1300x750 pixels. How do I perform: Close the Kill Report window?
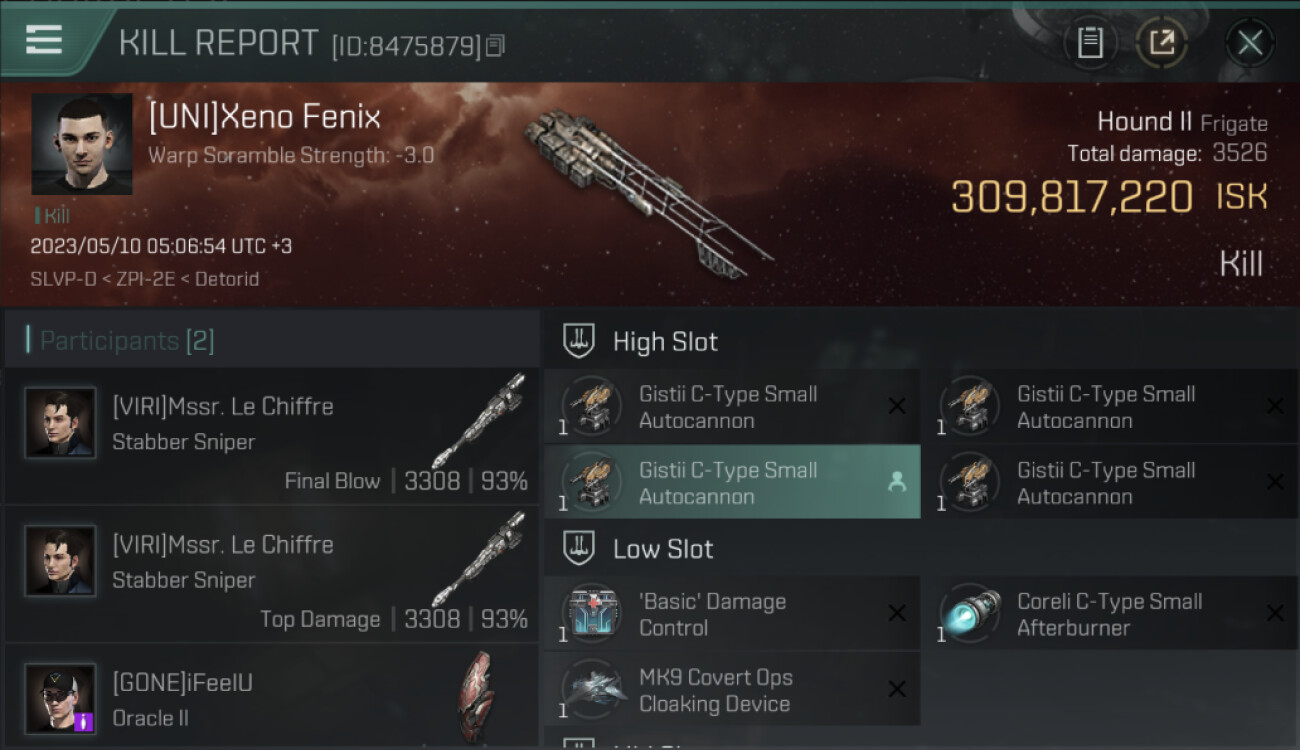click(x=1249, y=42)
